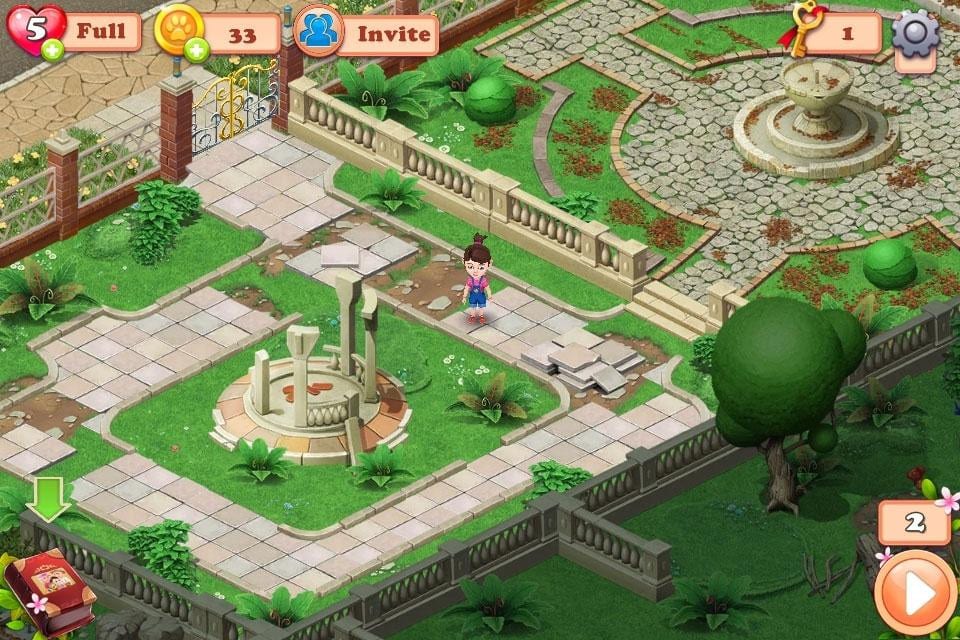
Task: Add paw coins with the green plus
Action: click(x=197, y=49)
